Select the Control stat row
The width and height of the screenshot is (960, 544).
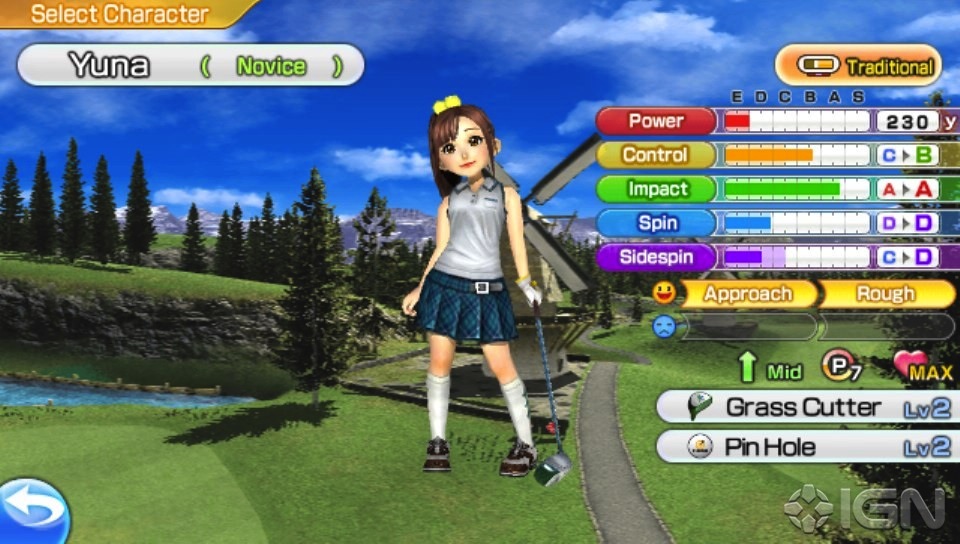[x=656, y=155]
